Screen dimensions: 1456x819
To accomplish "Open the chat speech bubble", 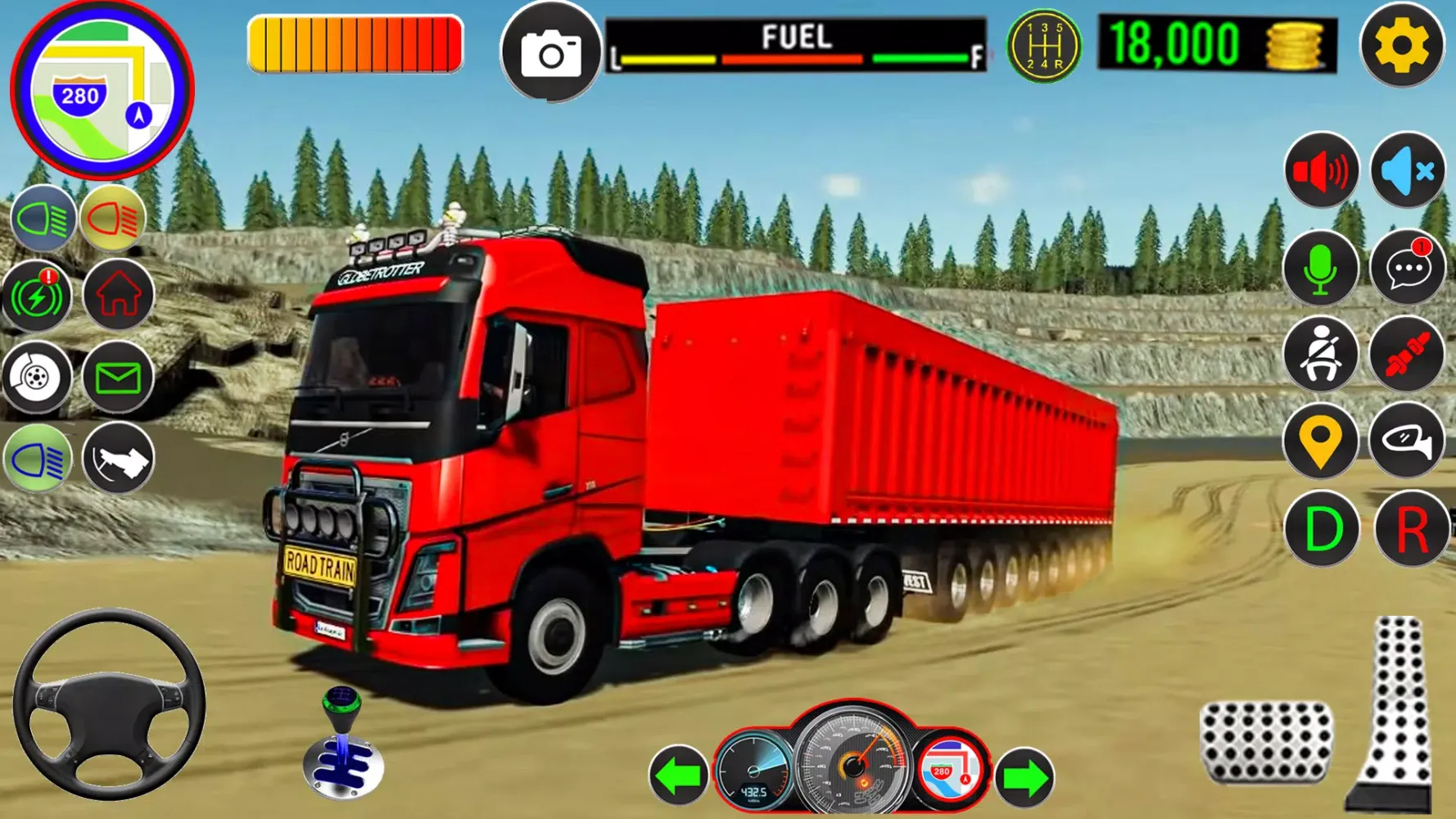I will [x=1407, y=269].
